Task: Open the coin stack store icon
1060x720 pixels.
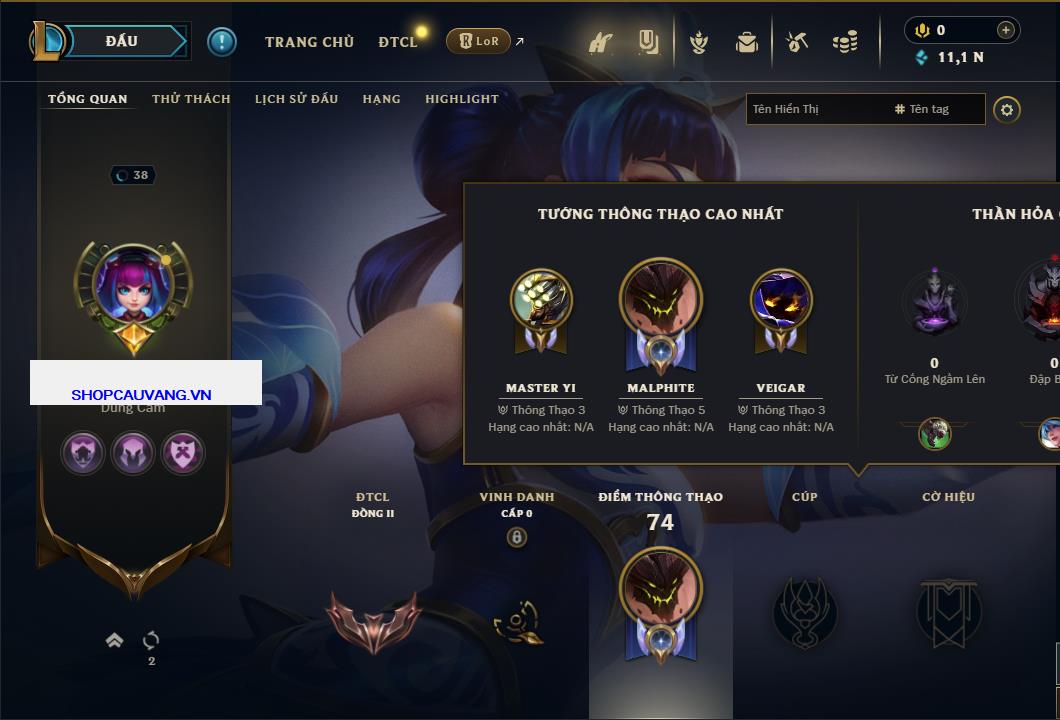Action: coord(845,42)
